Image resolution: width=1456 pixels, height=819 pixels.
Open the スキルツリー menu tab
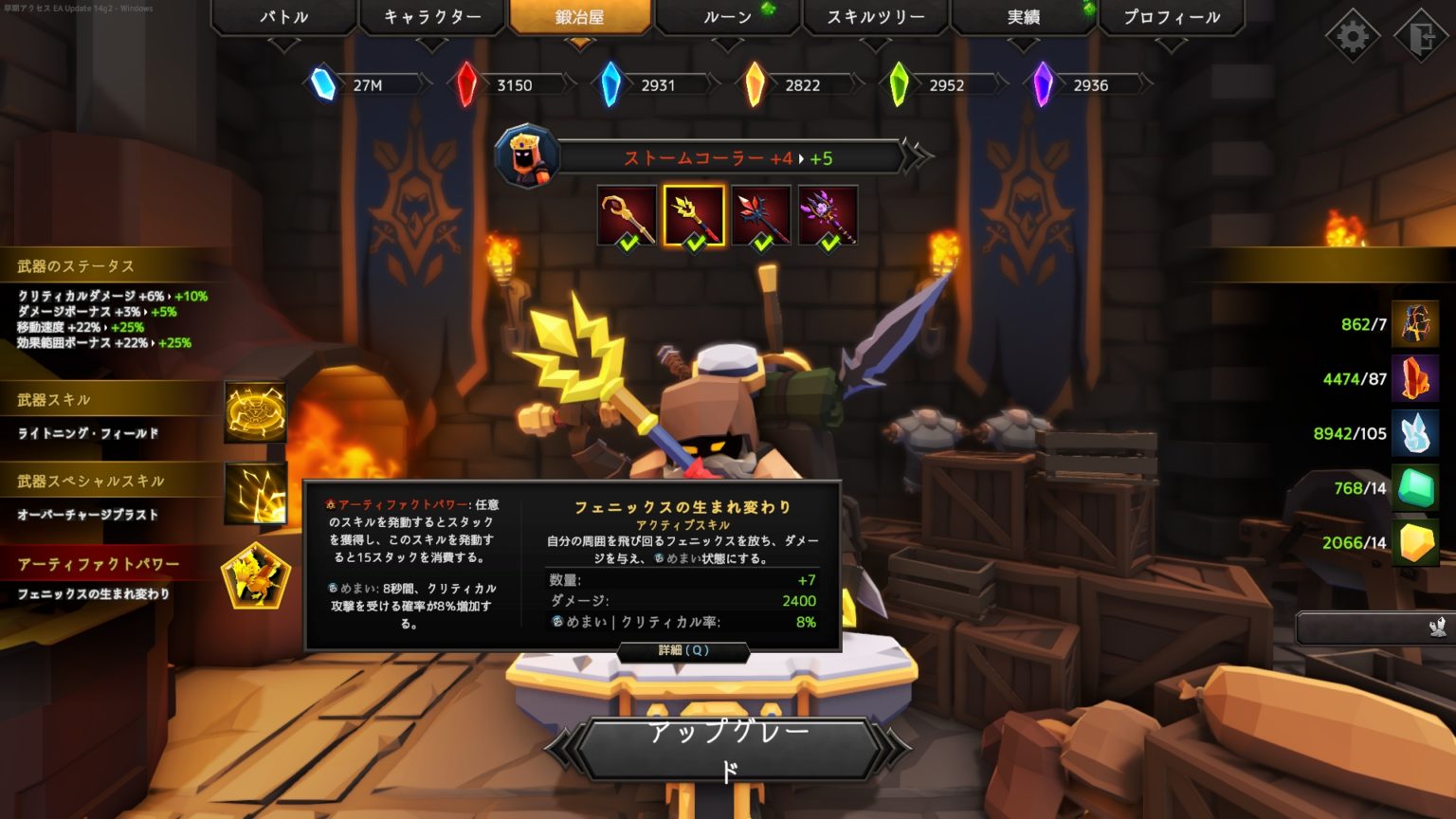coord(874,16)
